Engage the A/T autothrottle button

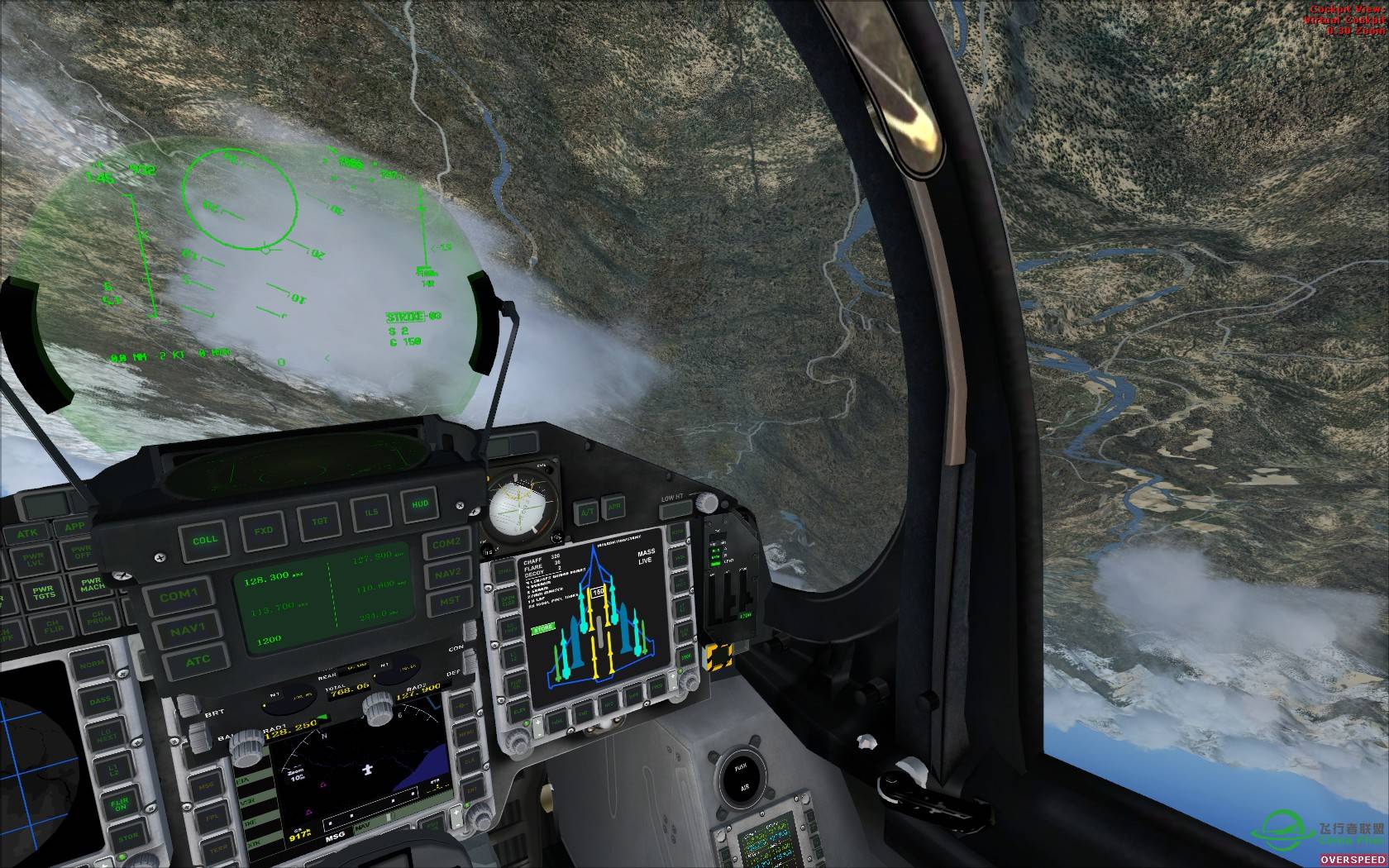coord(585,511)
